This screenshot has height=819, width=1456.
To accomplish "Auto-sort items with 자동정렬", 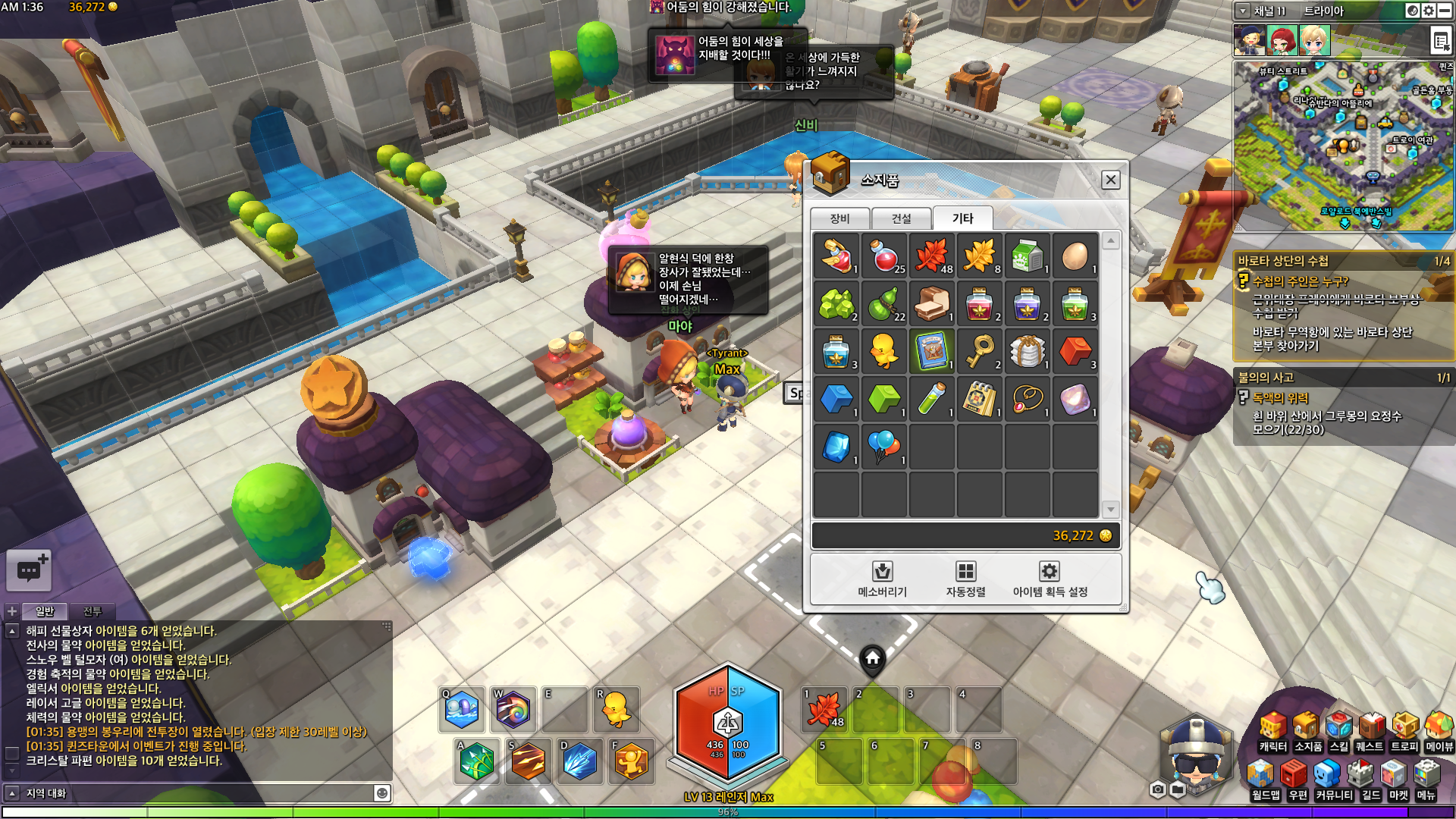I will pos(965,579).
